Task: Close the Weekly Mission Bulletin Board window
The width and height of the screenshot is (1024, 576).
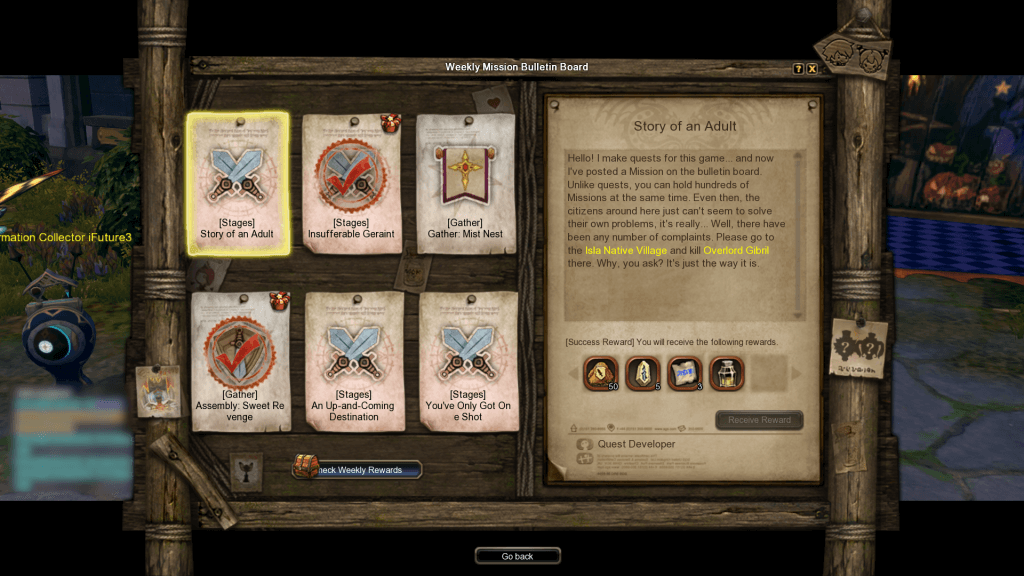Action: [812, 69]
